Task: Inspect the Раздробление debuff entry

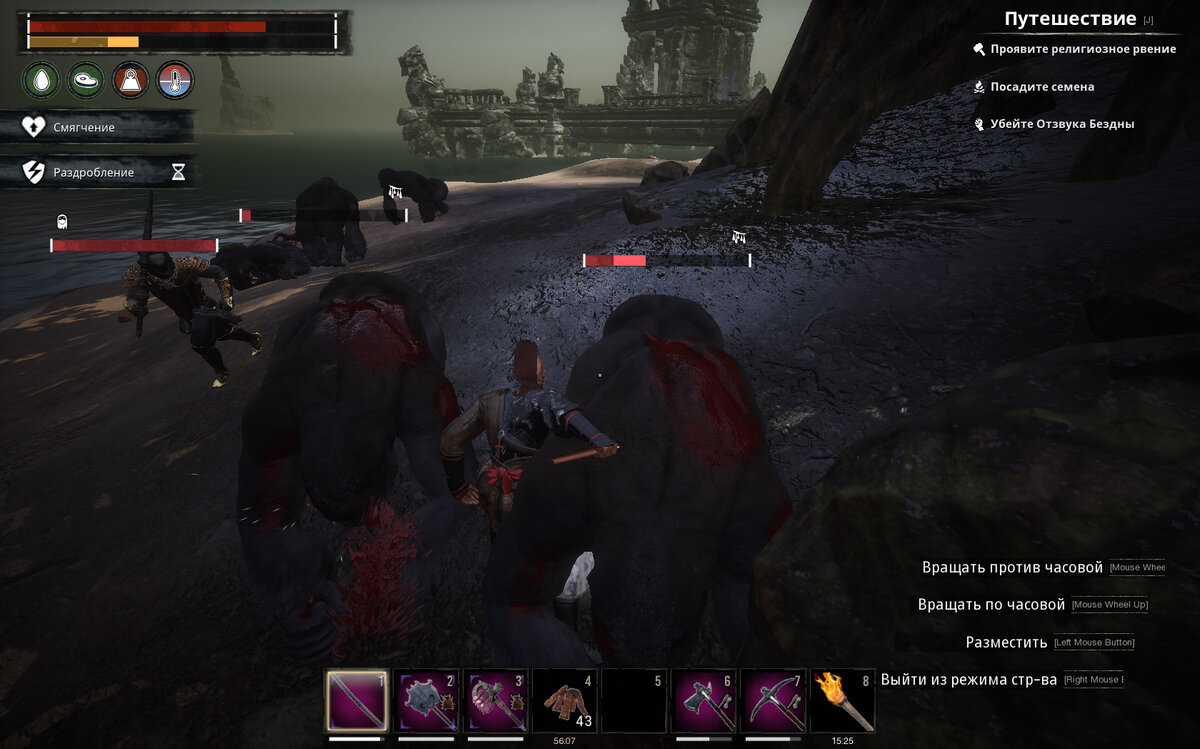Action: pyautogui.click(x=93, y=172)
